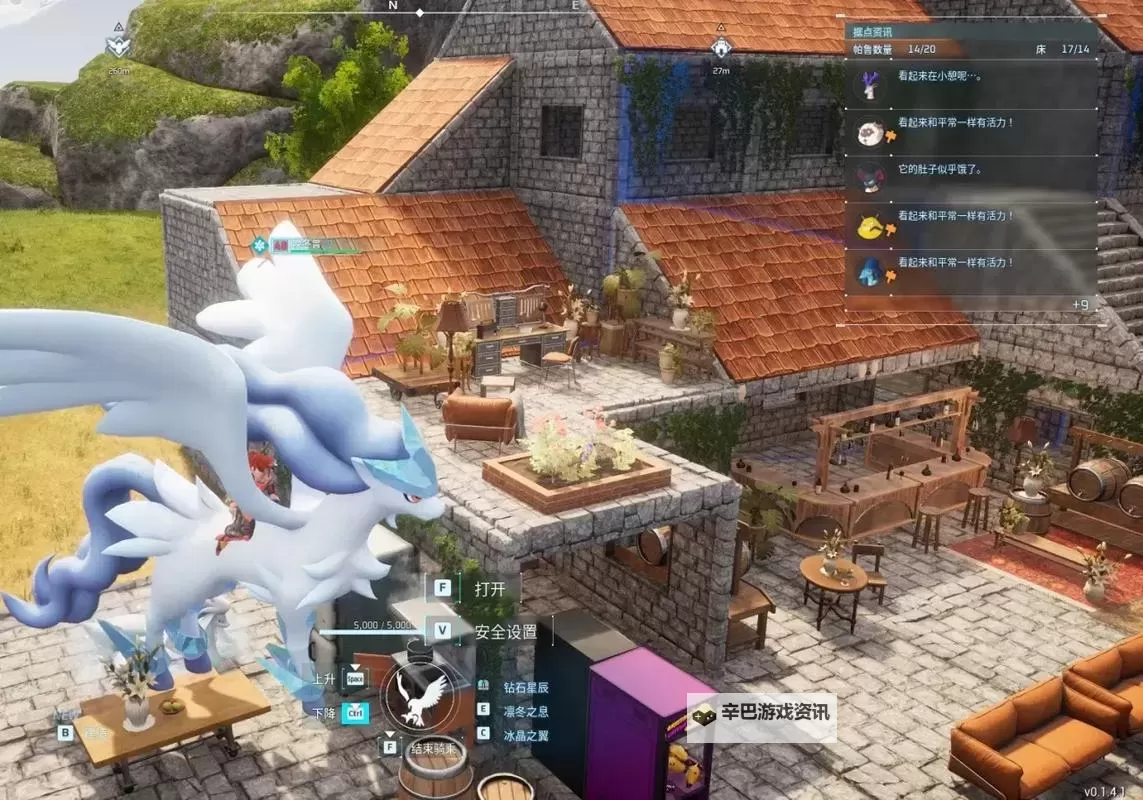Open the 安全设置 security settings

505,632
